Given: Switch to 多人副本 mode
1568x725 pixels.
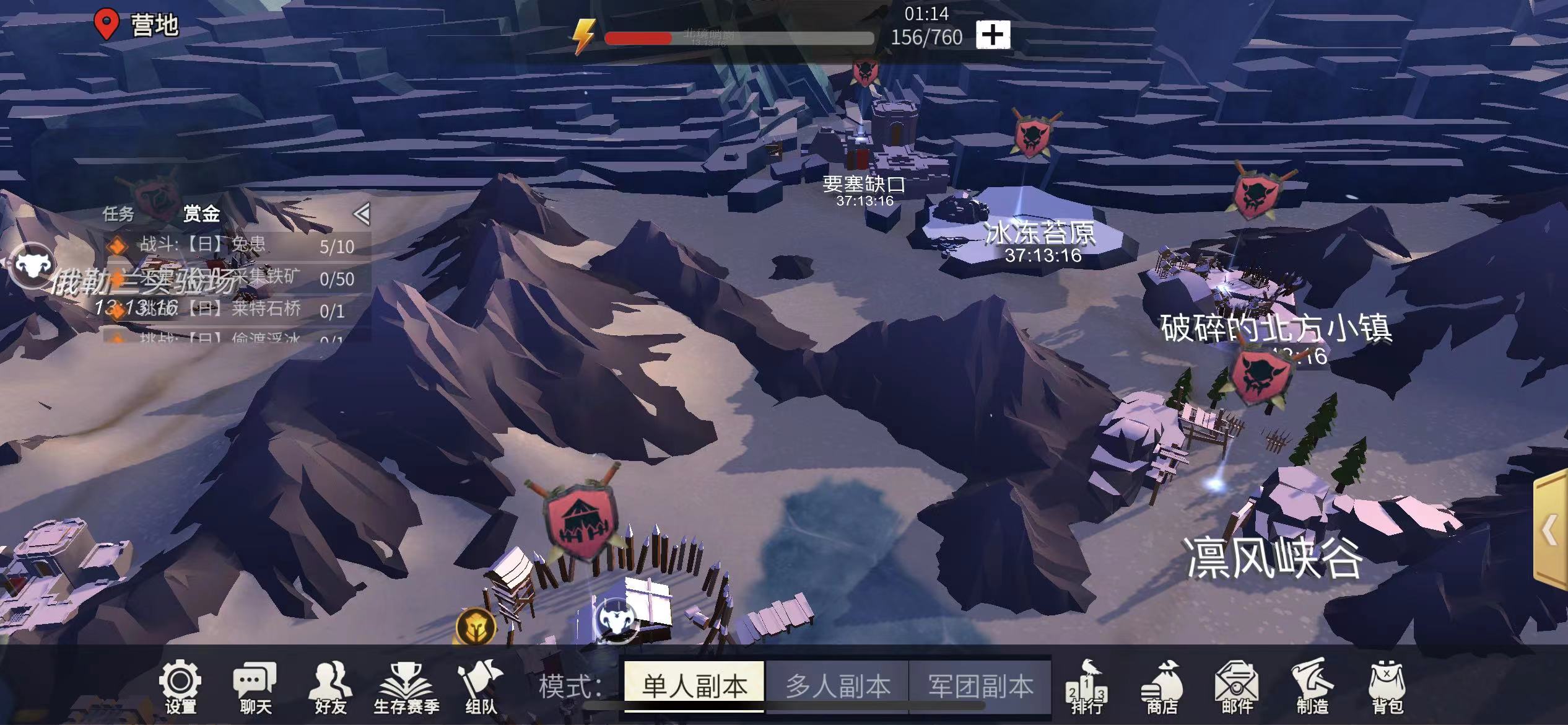Looking at the screenshot, I should pos(837,685).
